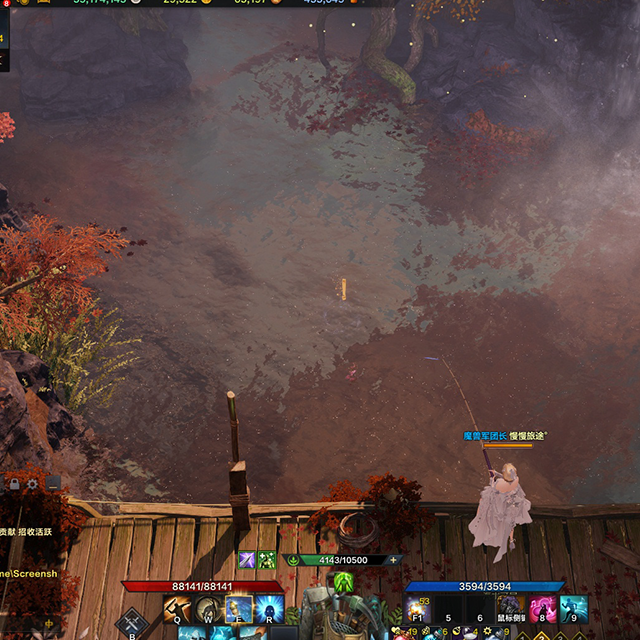Select the cyan slot 9 item

574,608
